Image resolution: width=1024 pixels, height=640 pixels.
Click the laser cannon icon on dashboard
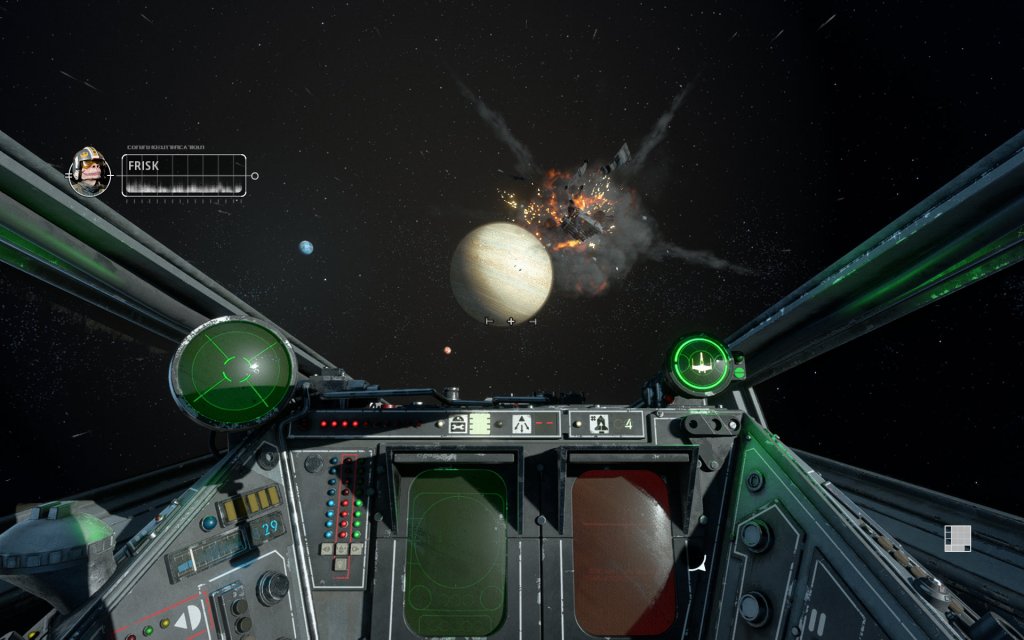(x=521, y=424)
